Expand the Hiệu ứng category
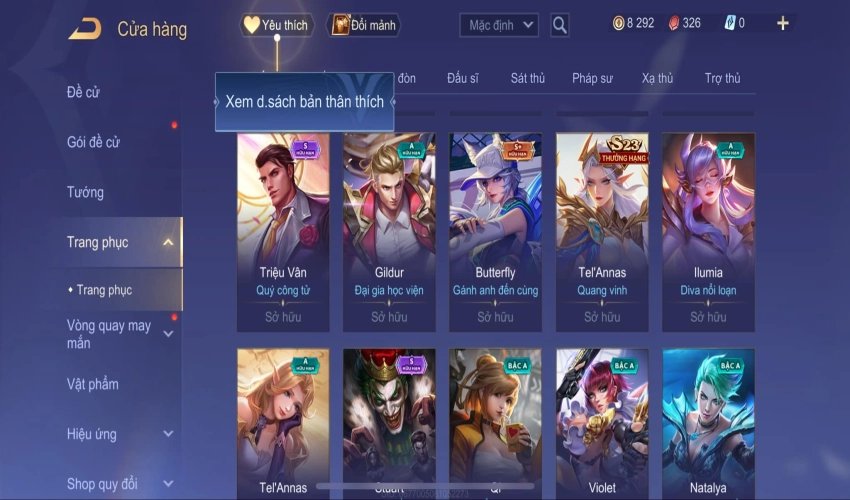 pos(168,434)
